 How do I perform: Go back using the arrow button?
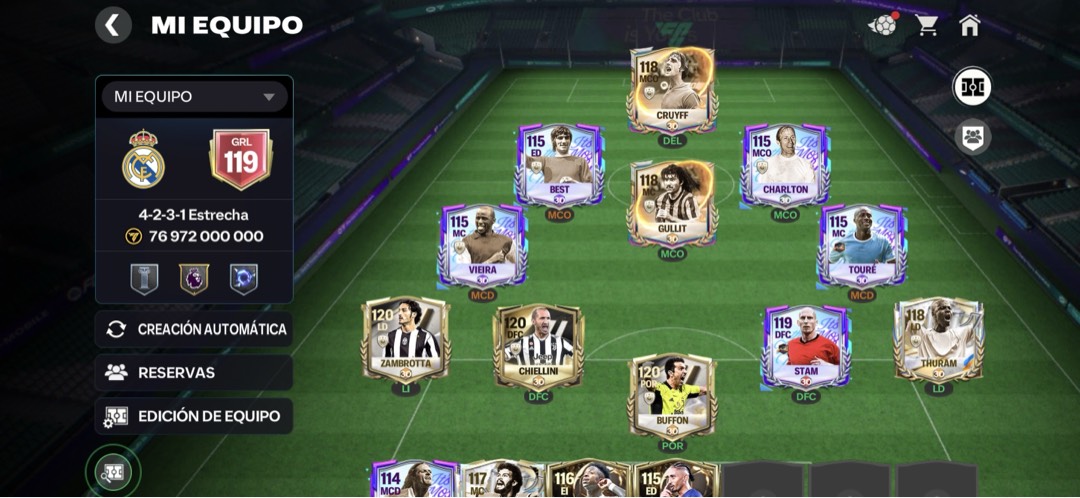pos(113,25)
